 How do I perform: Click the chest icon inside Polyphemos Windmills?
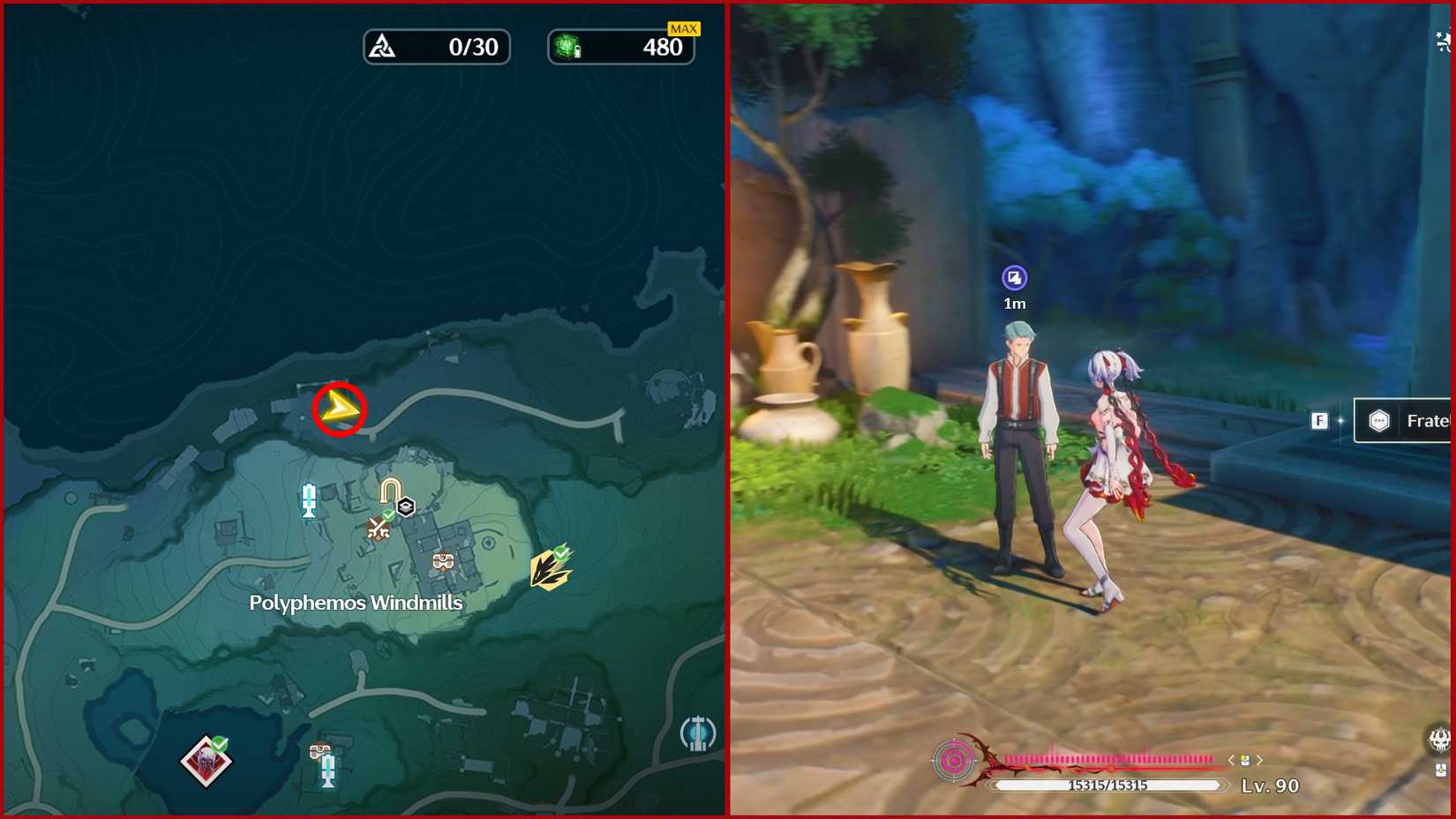[442, 560]
